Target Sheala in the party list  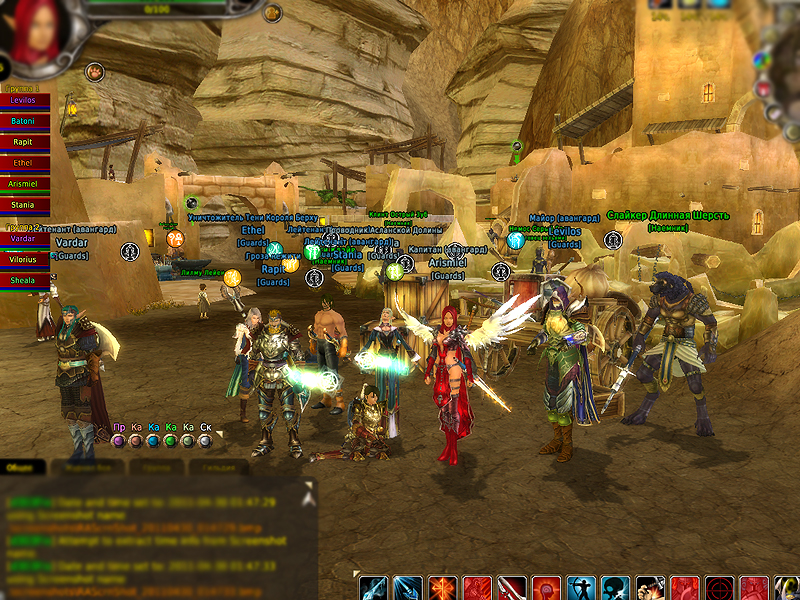[x=23, y=280]
